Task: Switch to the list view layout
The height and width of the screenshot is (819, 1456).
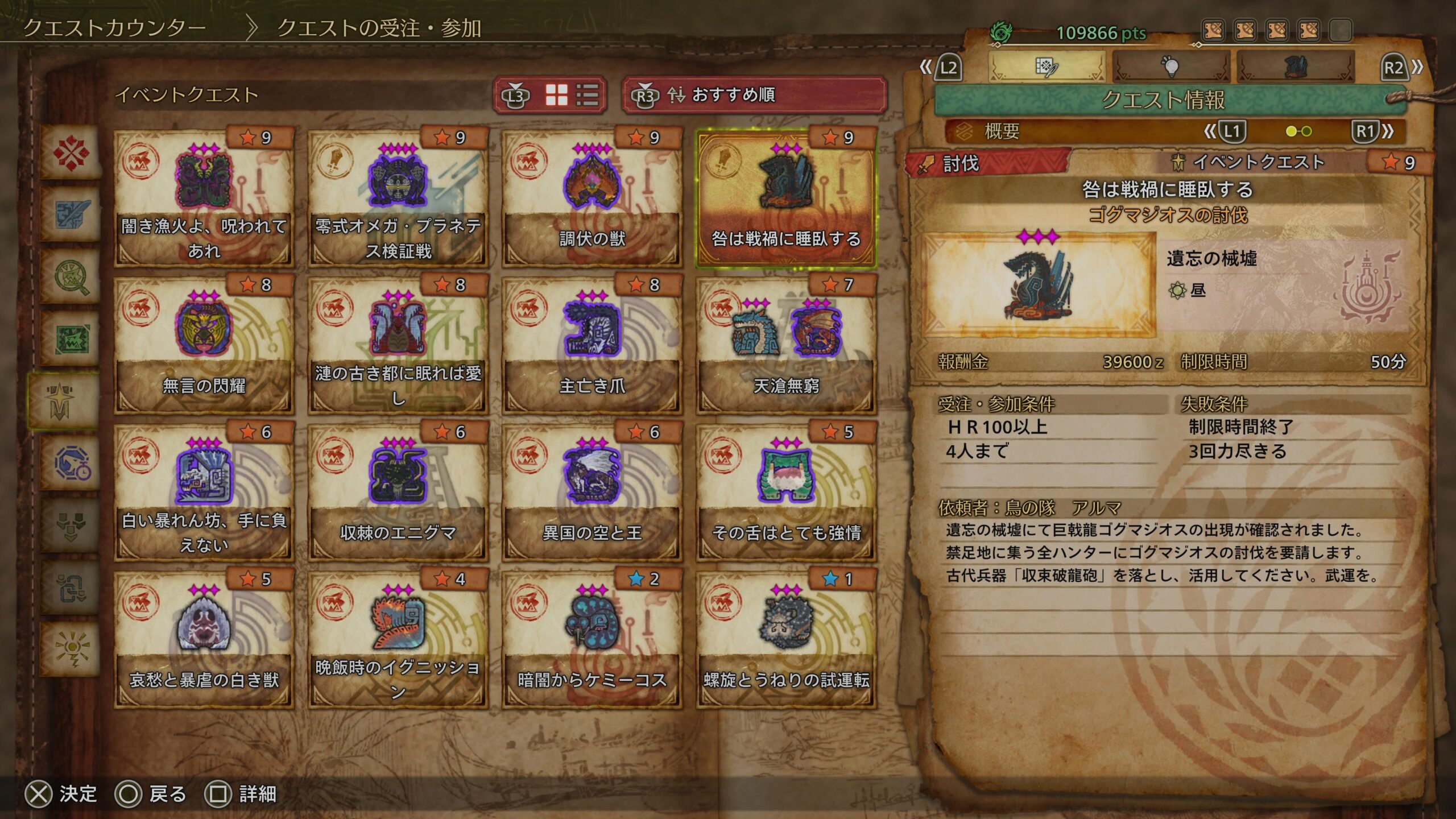Action: [587, 95]
